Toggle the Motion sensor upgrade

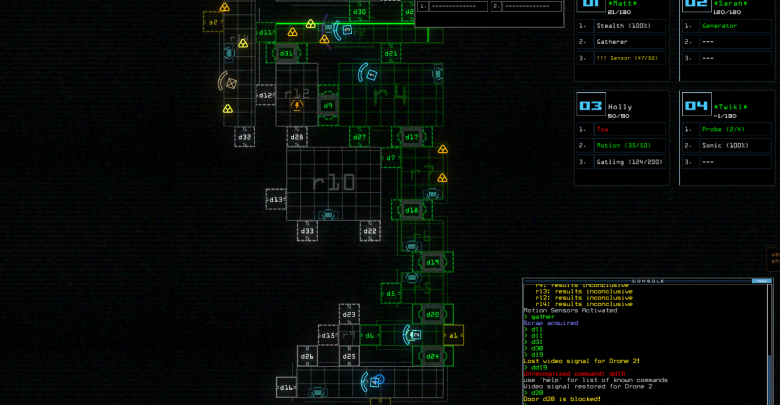[620, 145]
